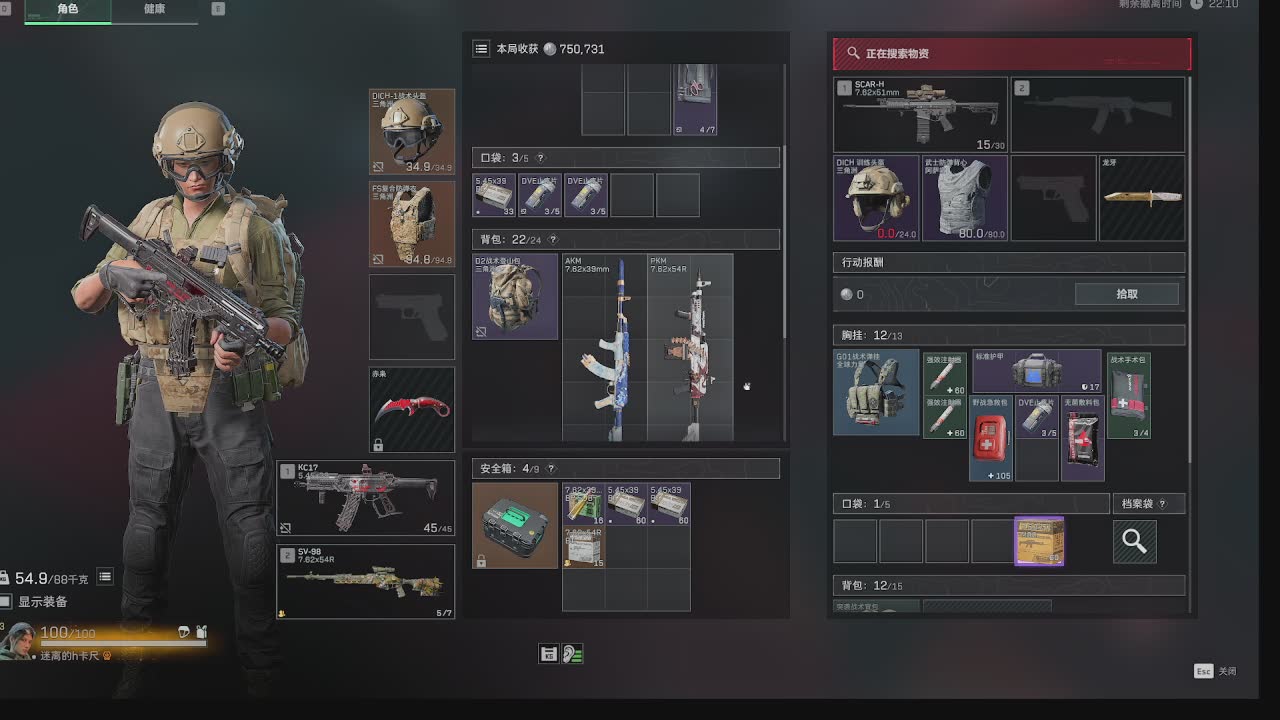1280x720 pixels.
Task: Select the looted DICH training helmet
Action: tap(876, 197)
